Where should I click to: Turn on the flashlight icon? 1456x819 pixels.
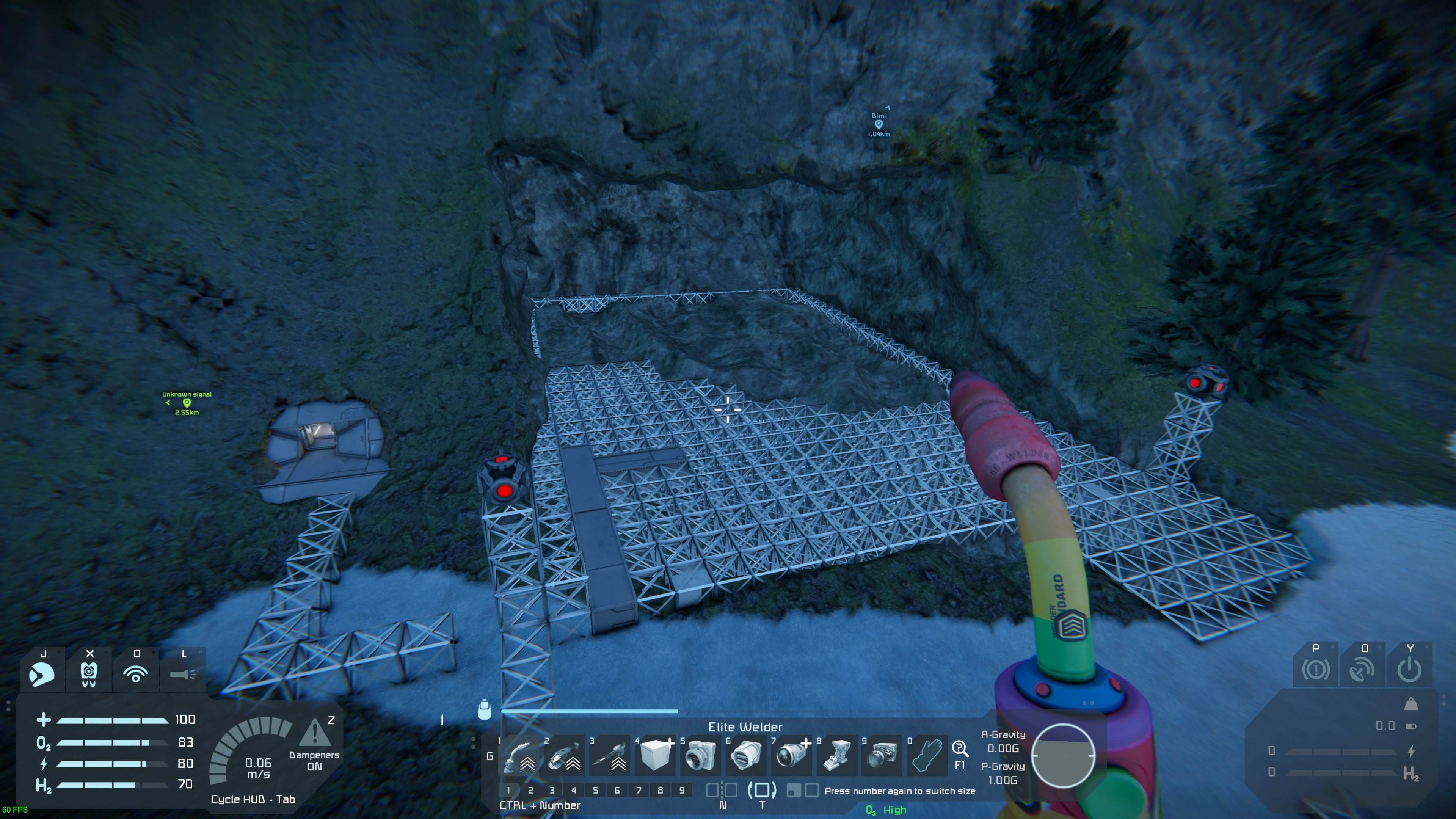click(183, 673)
